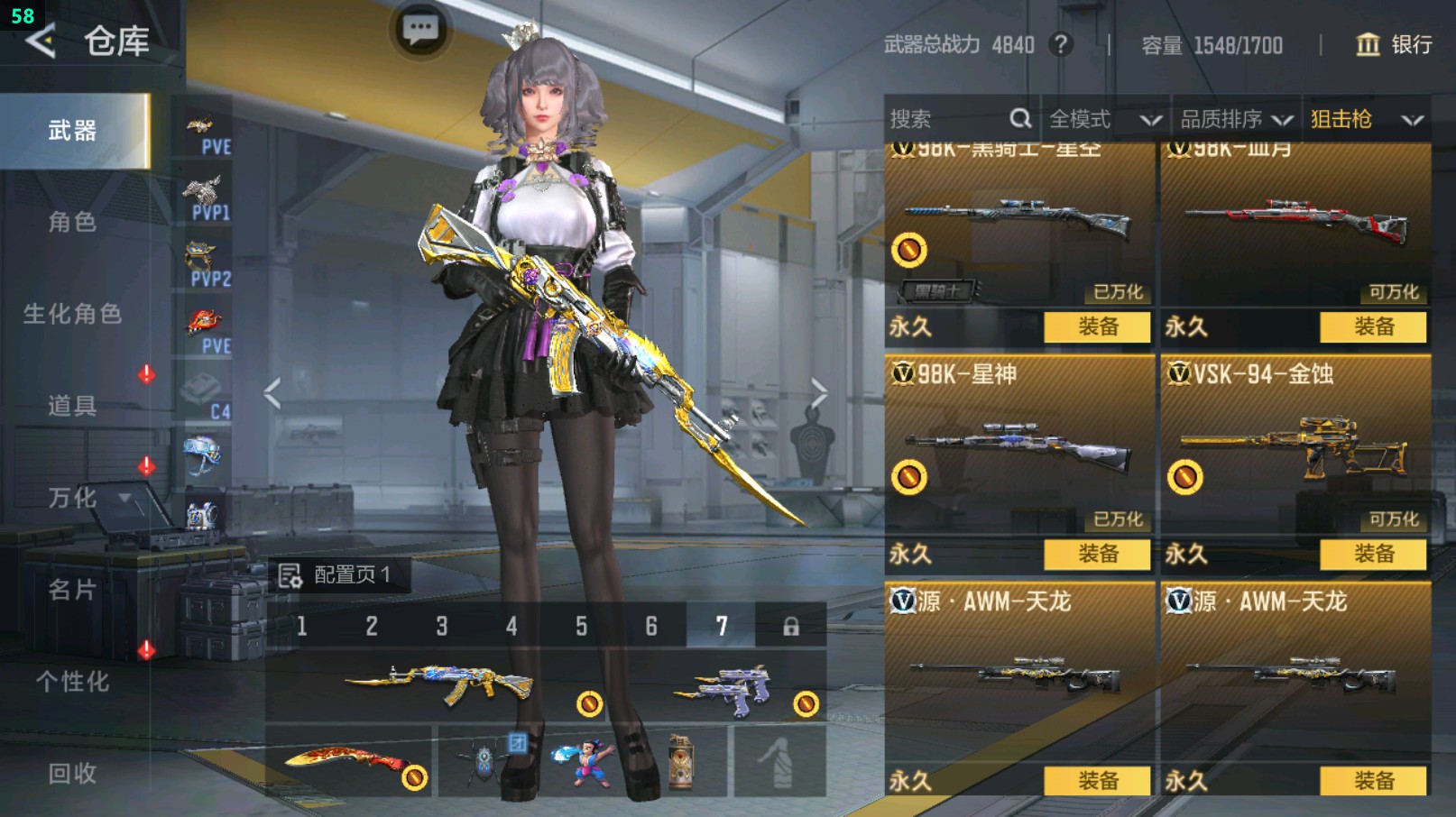Open the 银行 bank
Viewport: 1456px width, 817px height.
coord(1395,44)
